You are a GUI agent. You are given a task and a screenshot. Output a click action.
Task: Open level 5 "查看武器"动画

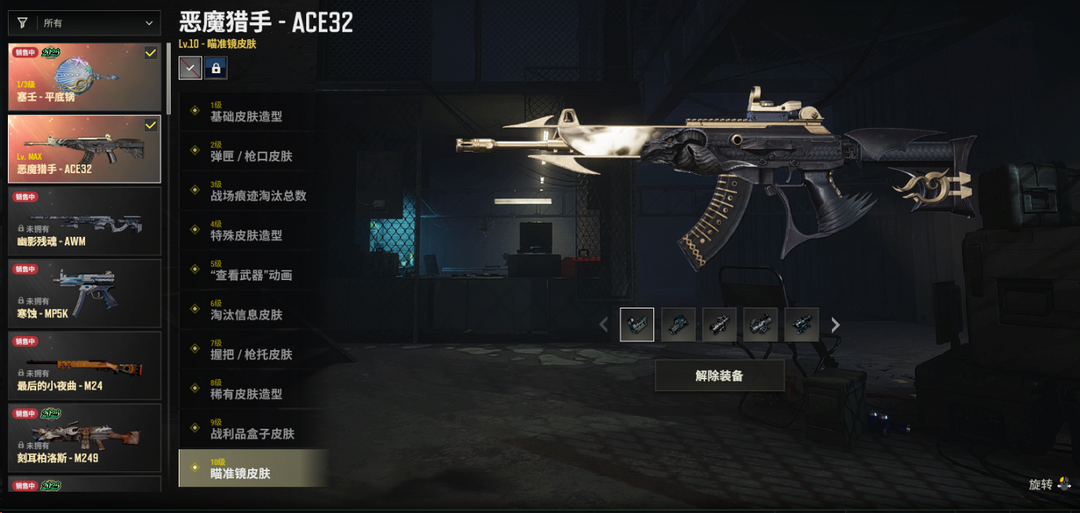[x=251, y=270]
